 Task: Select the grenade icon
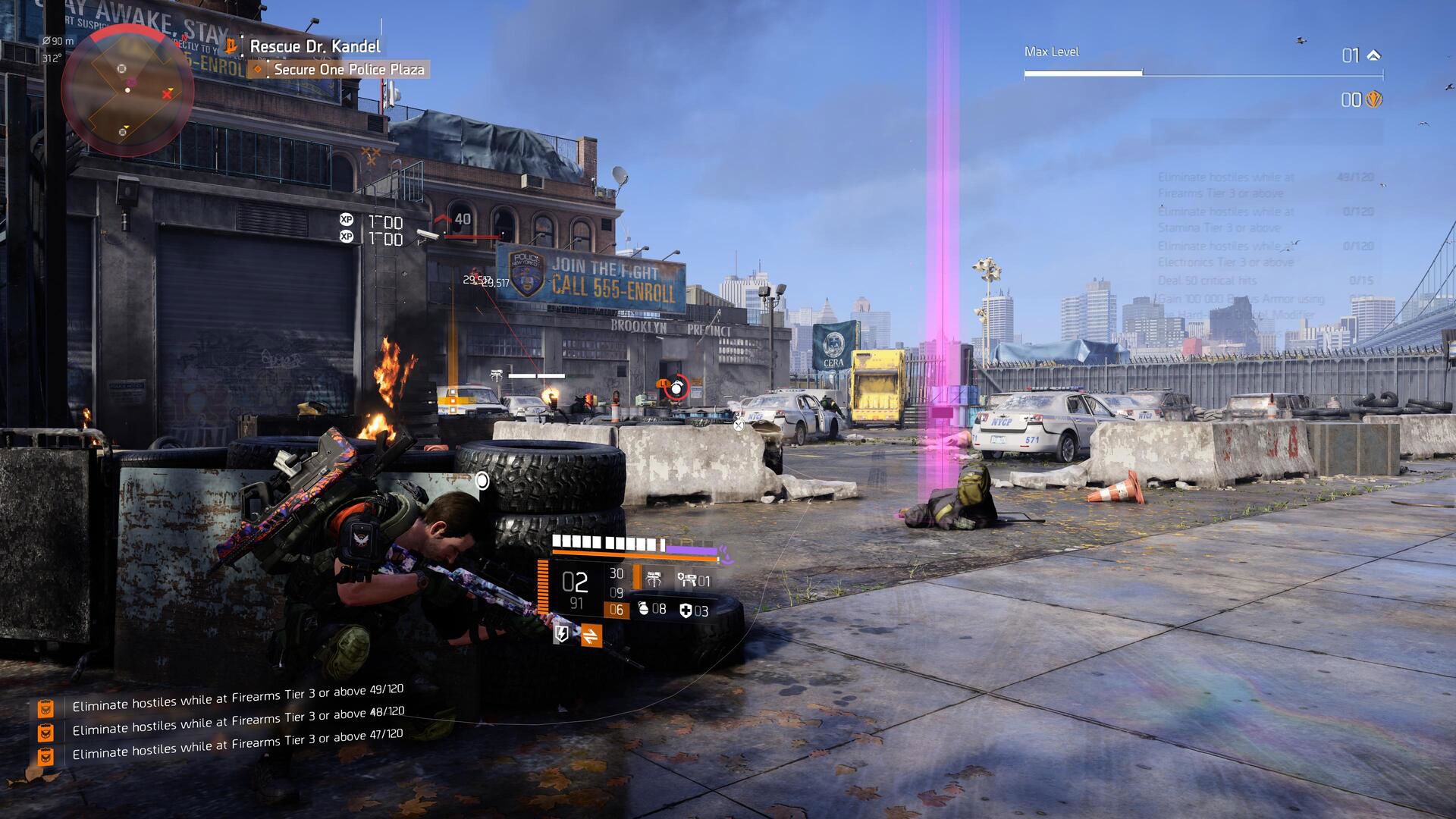point(643,609)
